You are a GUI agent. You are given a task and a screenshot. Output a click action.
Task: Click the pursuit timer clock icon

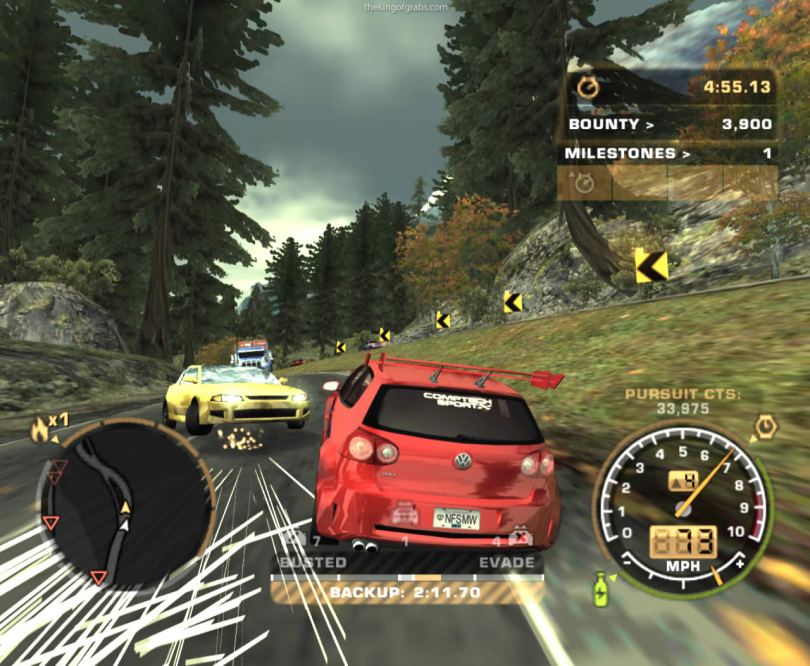pyautogui.click(x=588, y=87)
